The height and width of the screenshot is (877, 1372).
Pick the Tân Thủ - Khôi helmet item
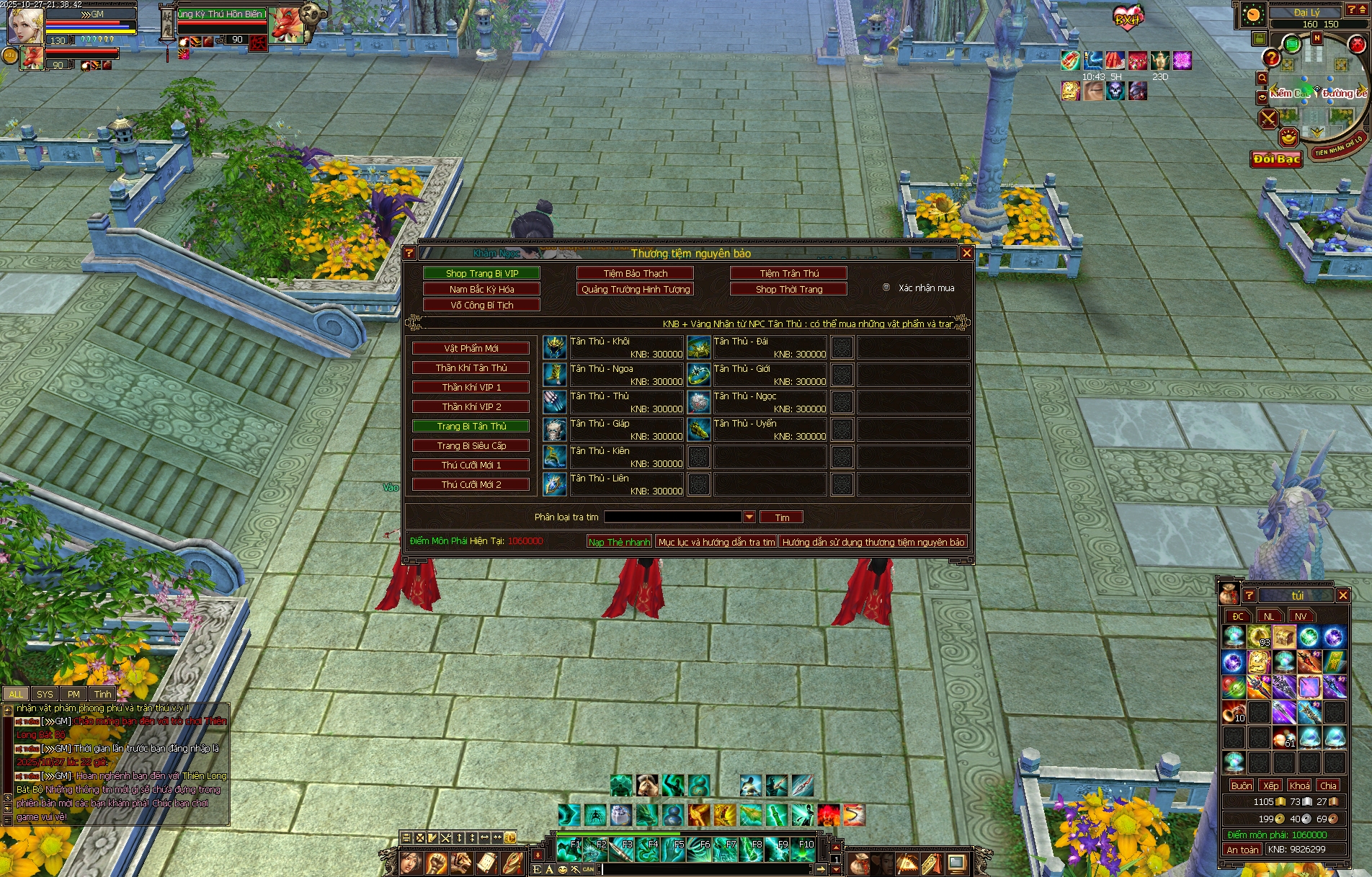tap(554, 347)
